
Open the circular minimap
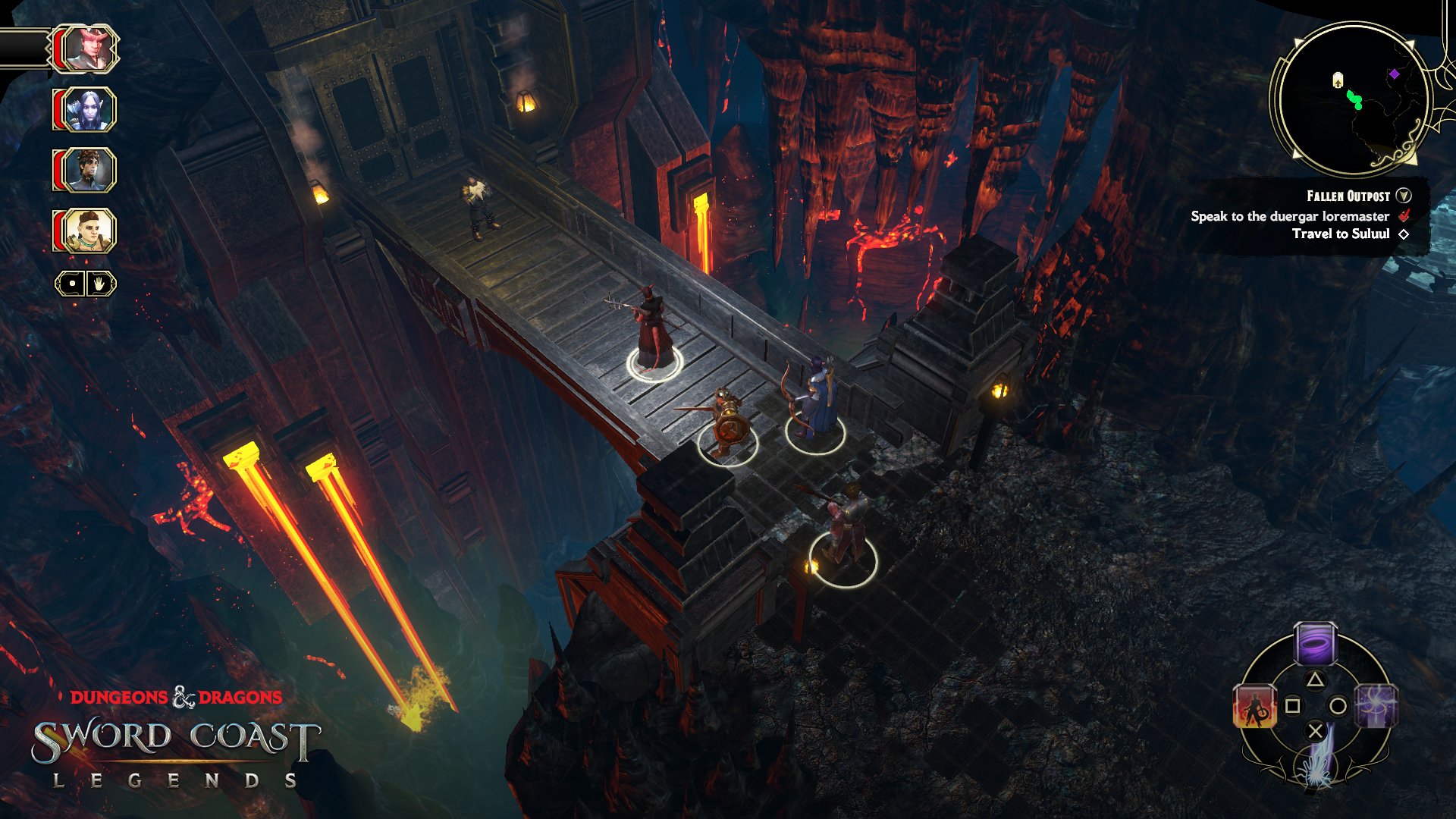tap(1351, 99)
